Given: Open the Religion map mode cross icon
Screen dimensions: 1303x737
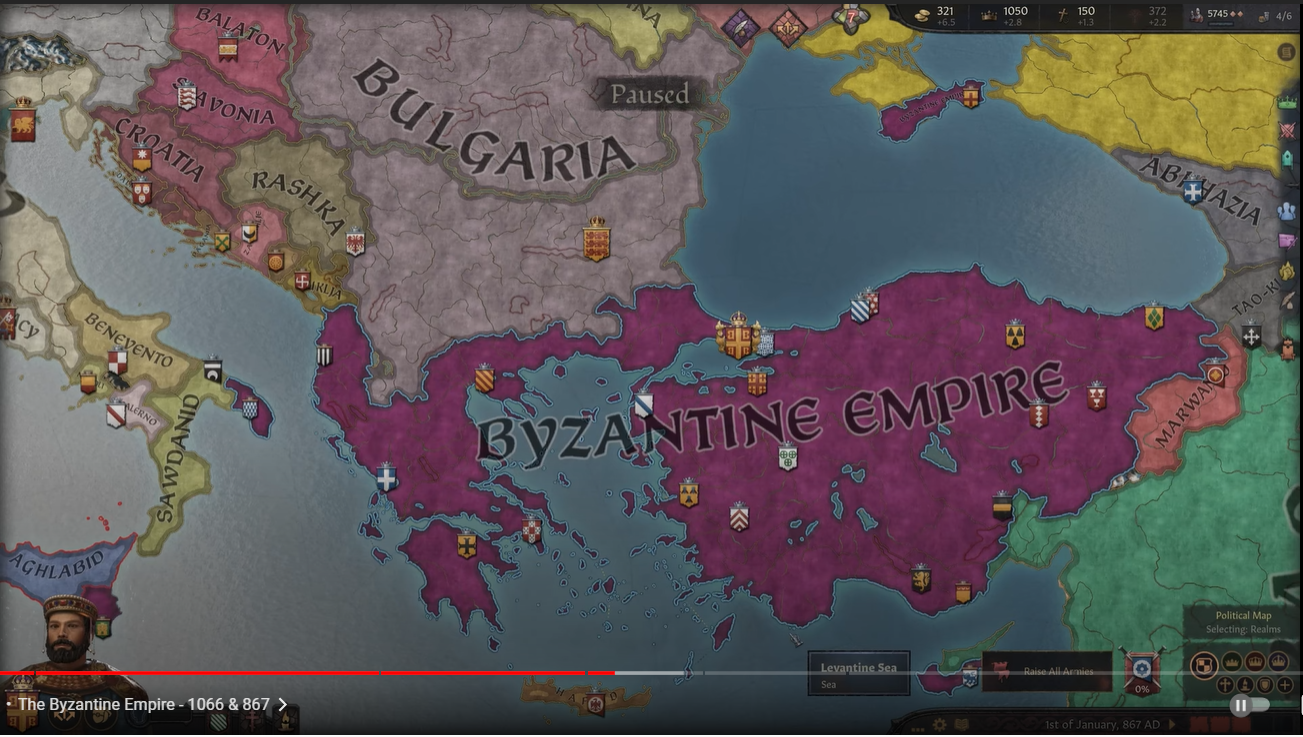Looking at the screenshot, I should point(1225,684).
